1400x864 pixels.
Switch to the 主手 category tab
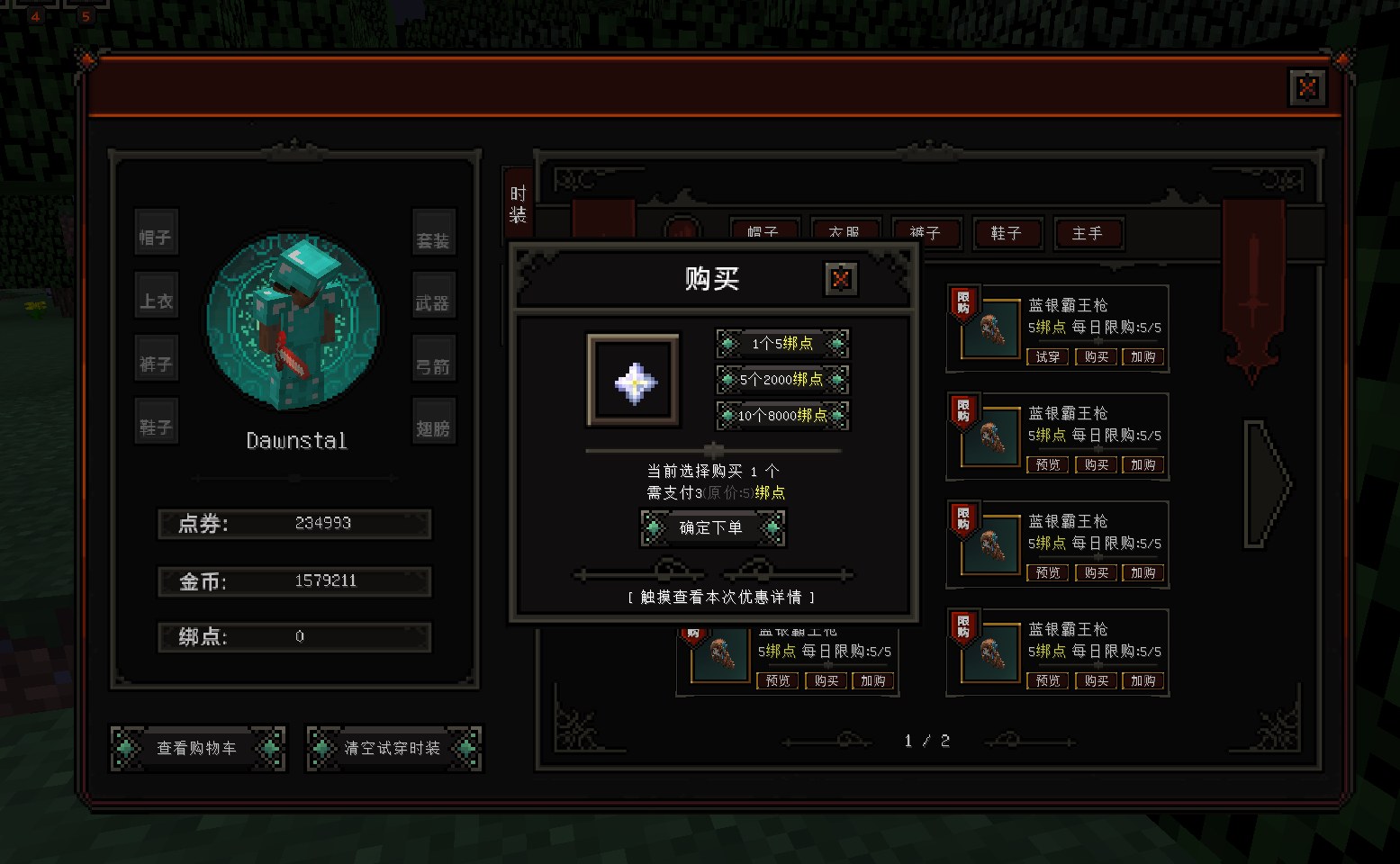coord(1087,234)
